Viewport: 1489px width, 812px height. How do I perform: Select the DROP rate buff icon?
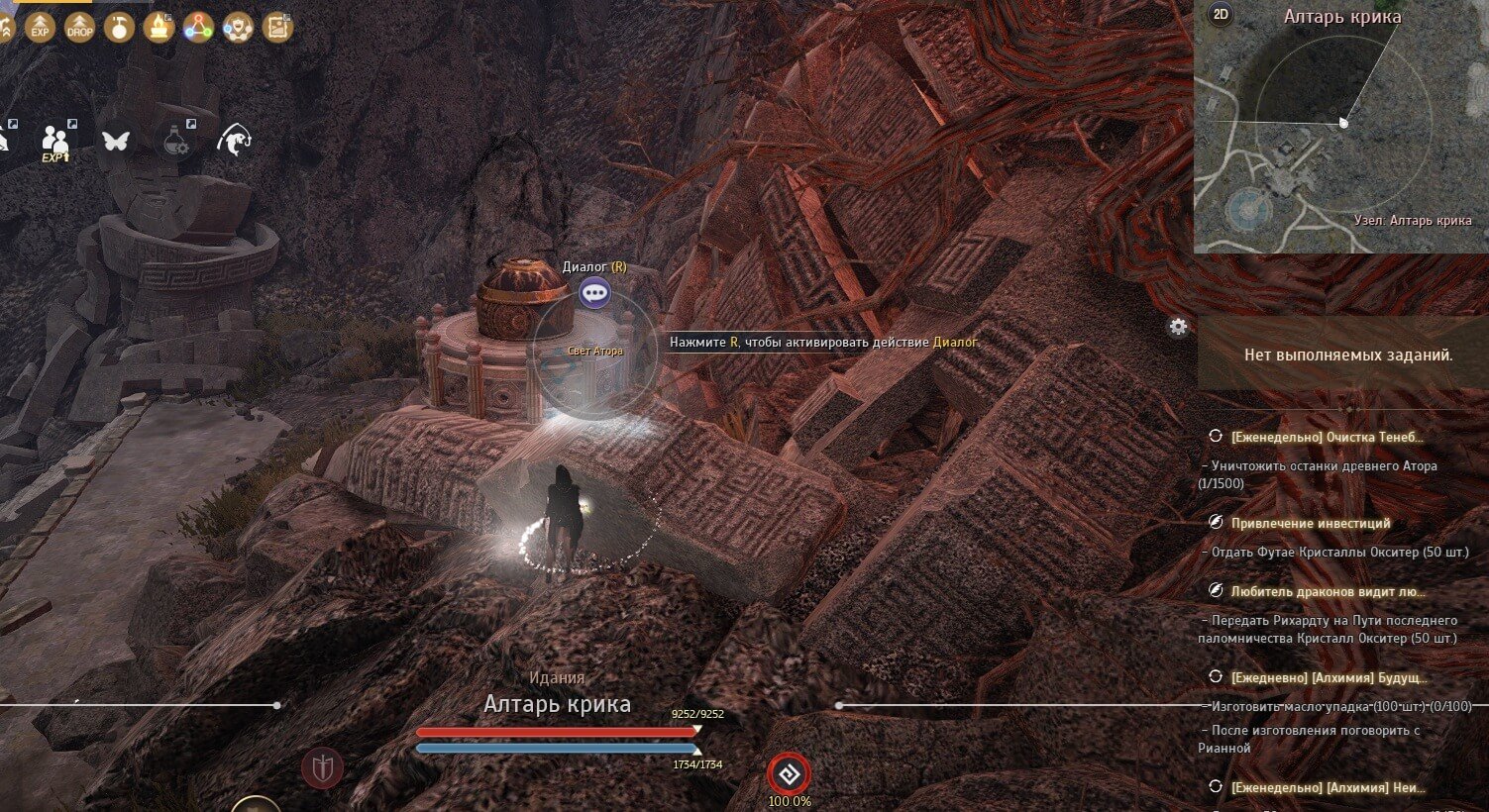coord(79,28)
